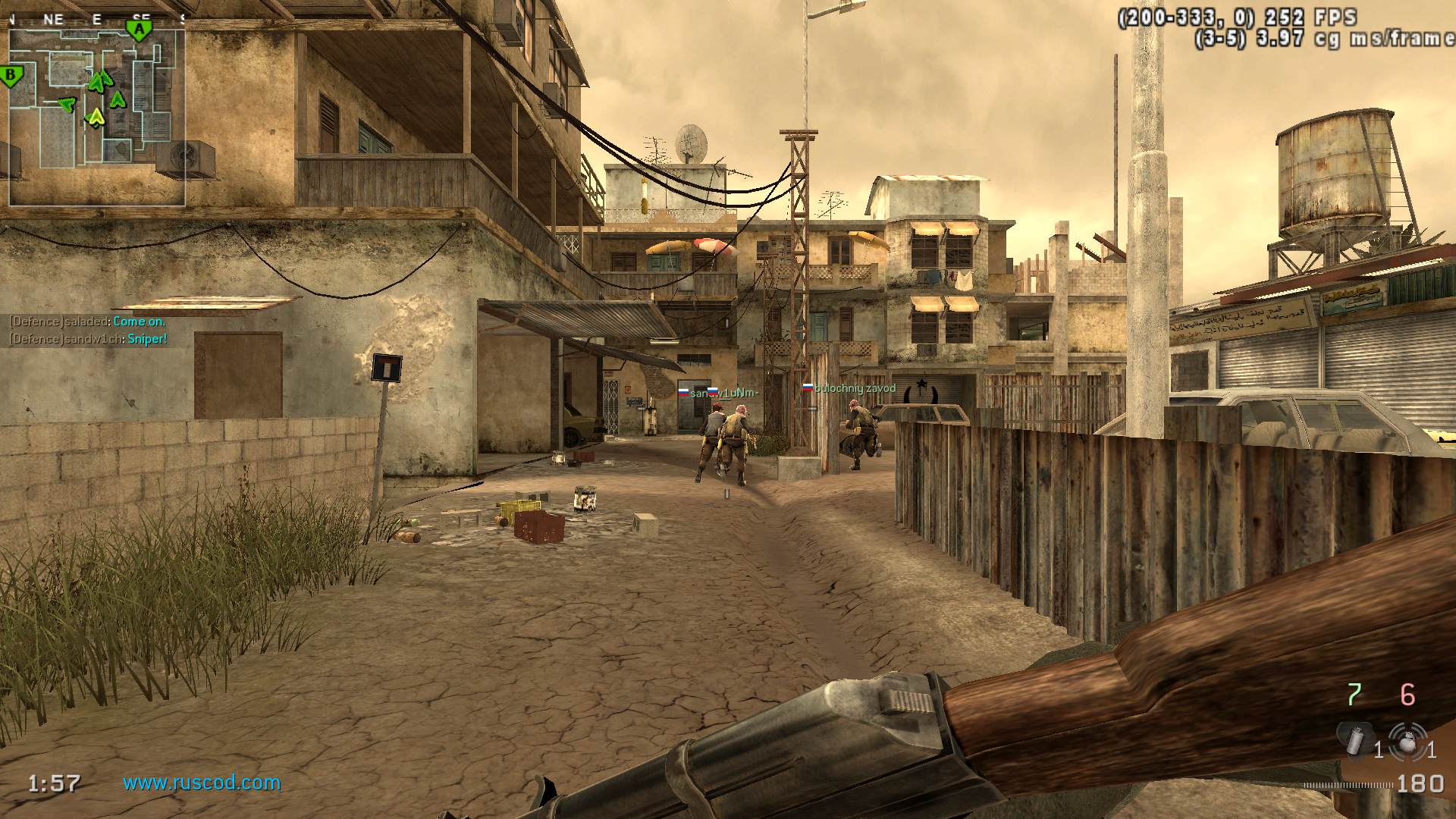Select the B bombsite marker on minimap

[x=11, y=76]
